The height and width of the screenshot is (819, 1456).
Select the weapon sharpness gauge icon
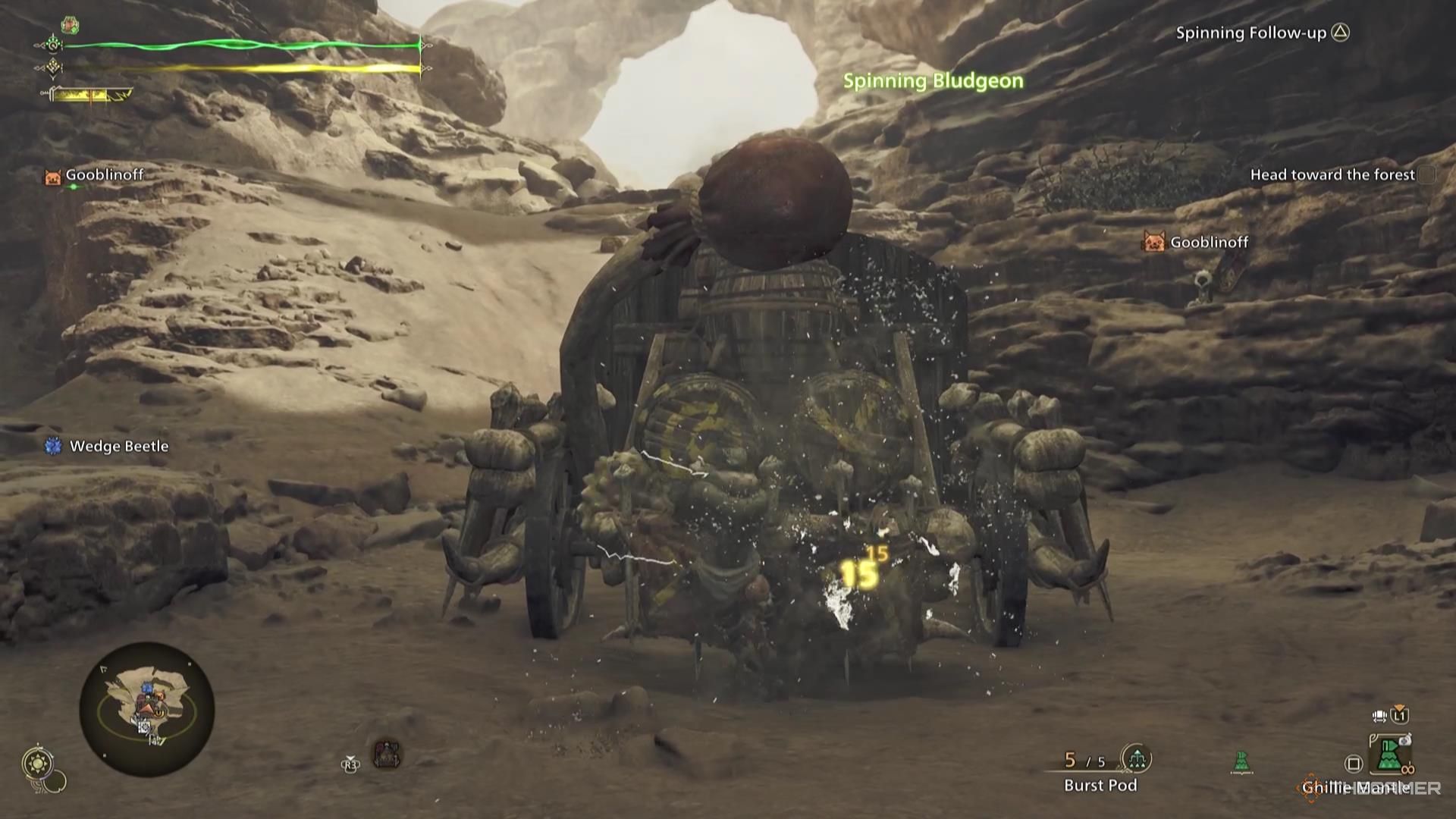click(x=91, y=95)
